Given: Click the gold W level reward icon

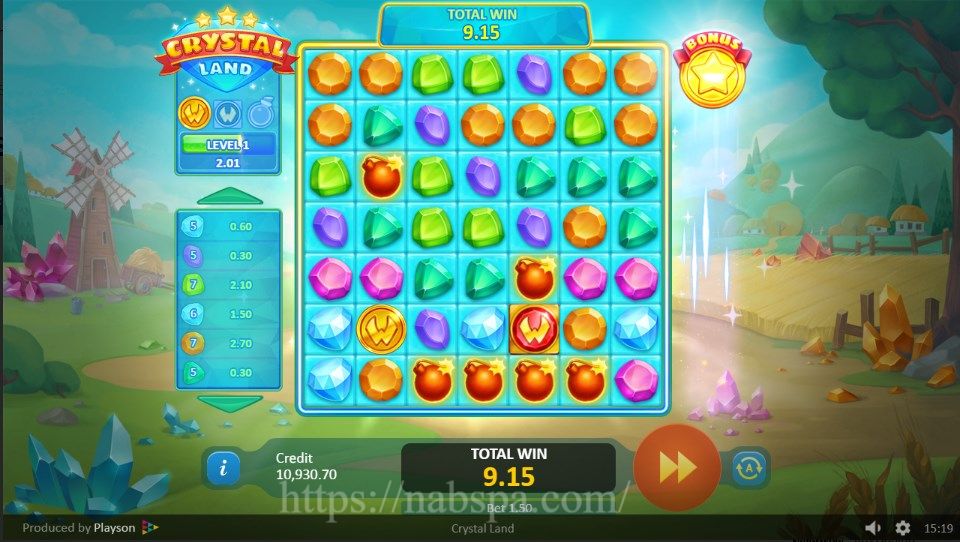Looking at the screenshot, I should (x=193, y=113).
